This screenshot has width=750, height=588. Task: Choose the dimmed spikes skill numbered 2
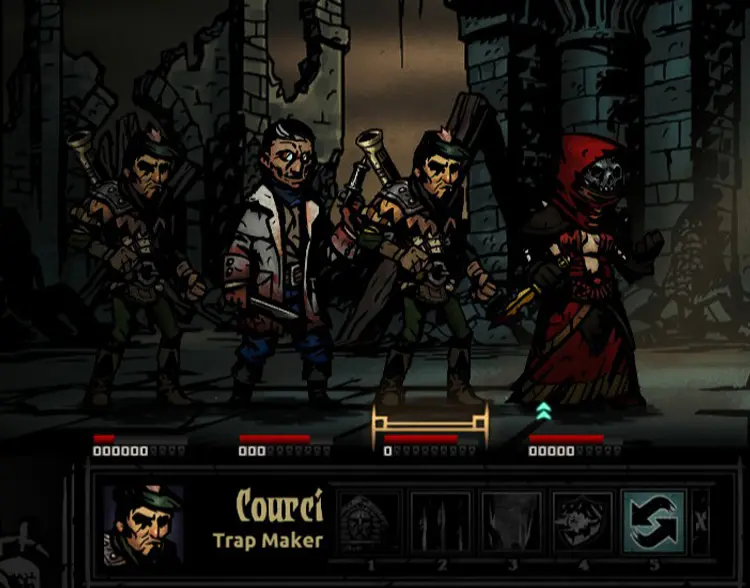439,522
